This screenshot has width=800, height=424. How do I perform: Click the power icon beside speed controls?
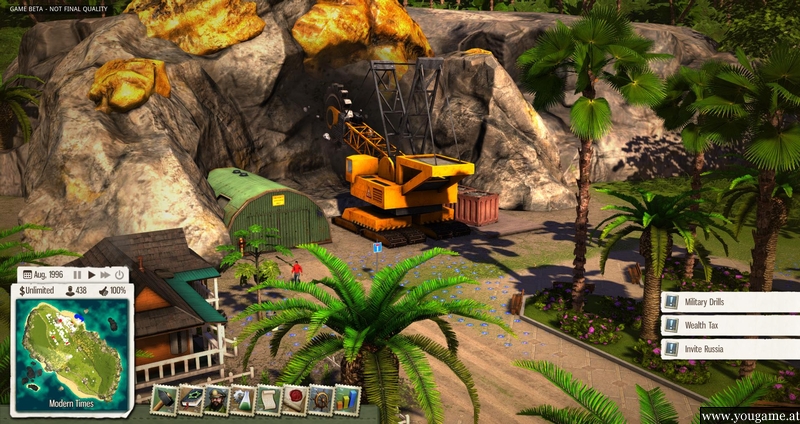tap(120, 274)
